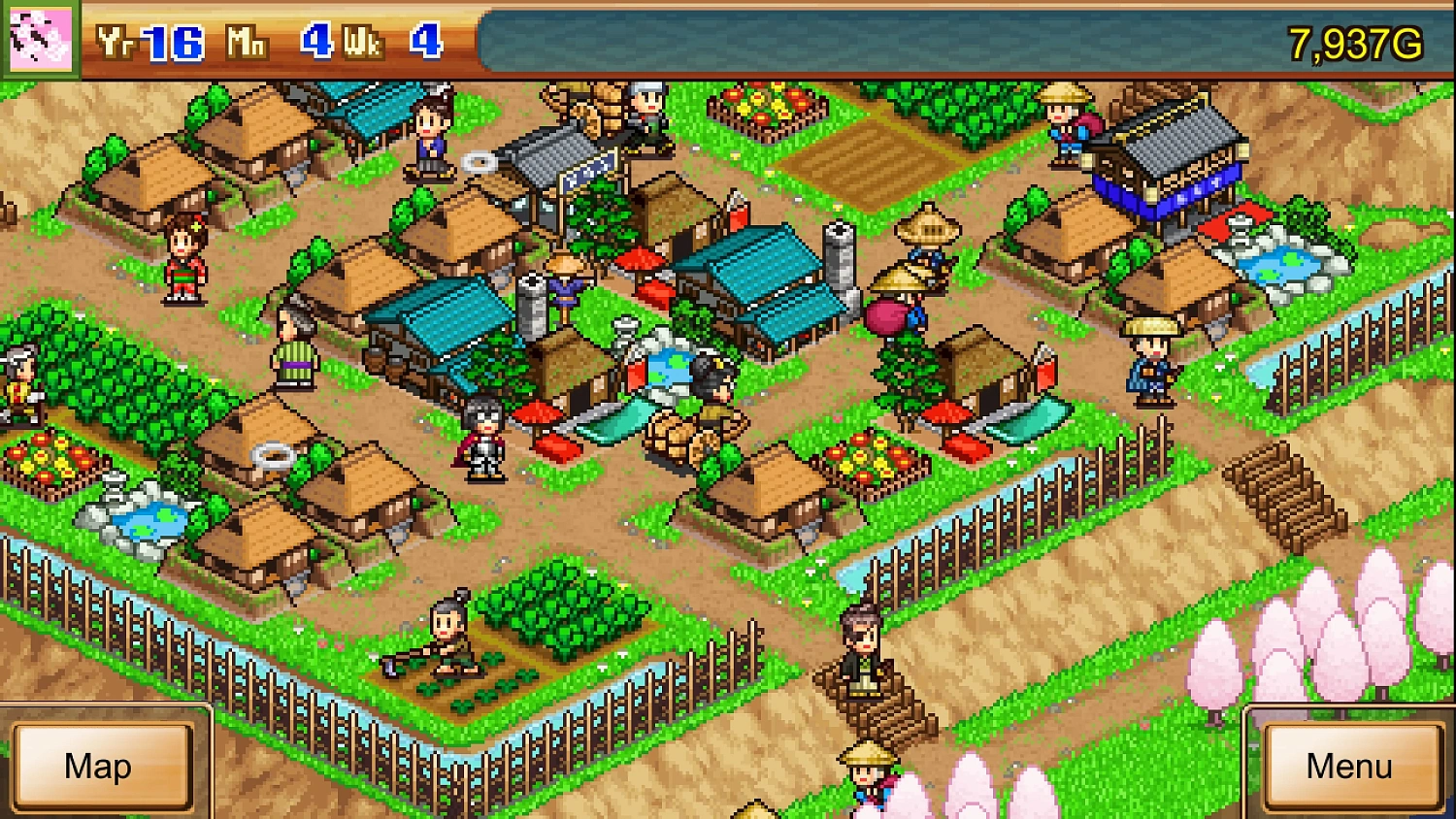This screenshot has height=819, width=1456.
Task: Open the cherry blossom season icon top-left
Action: point(39,39)
